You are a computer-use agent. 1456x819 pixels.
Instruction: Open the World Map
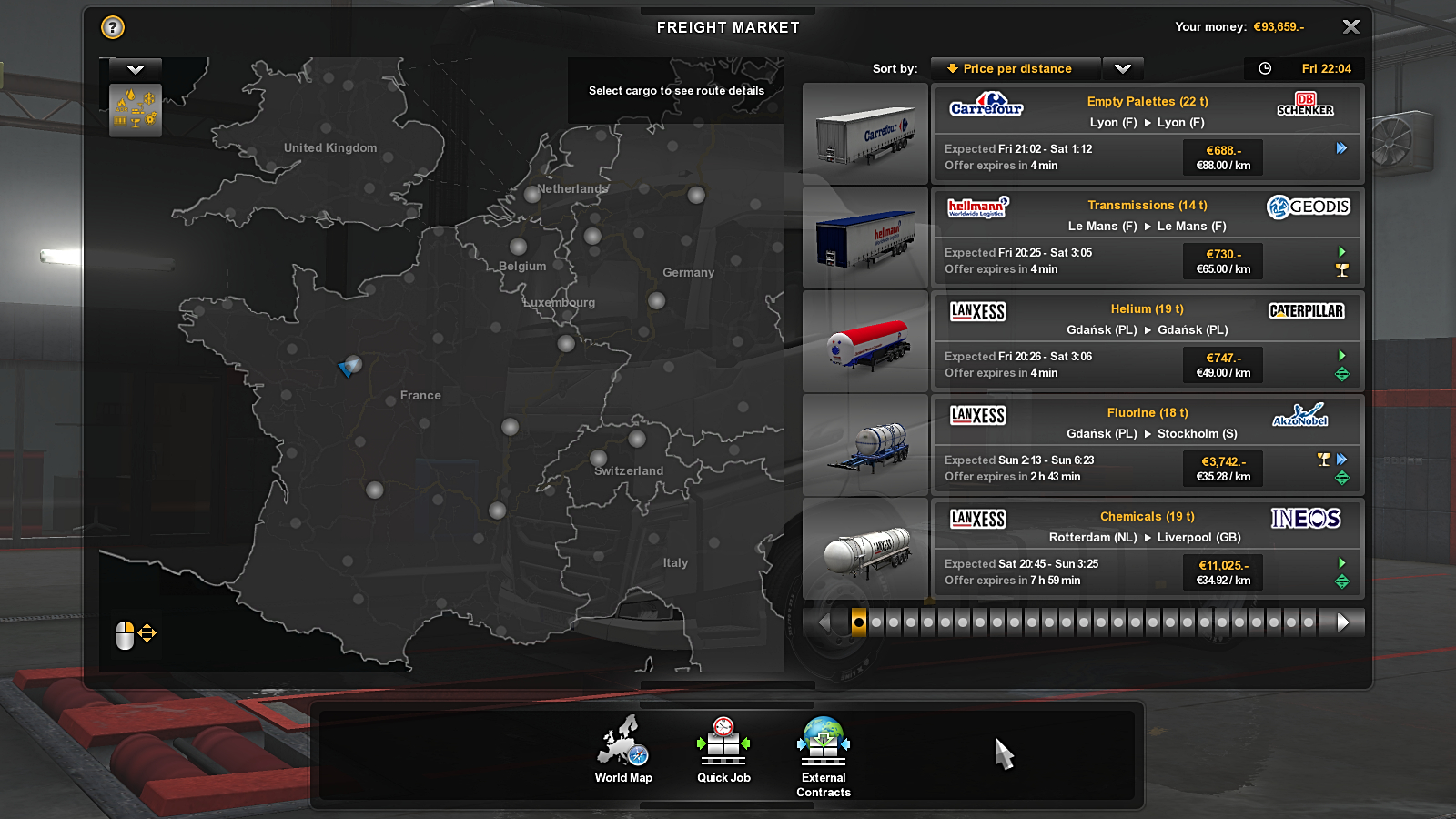(623, 749)
